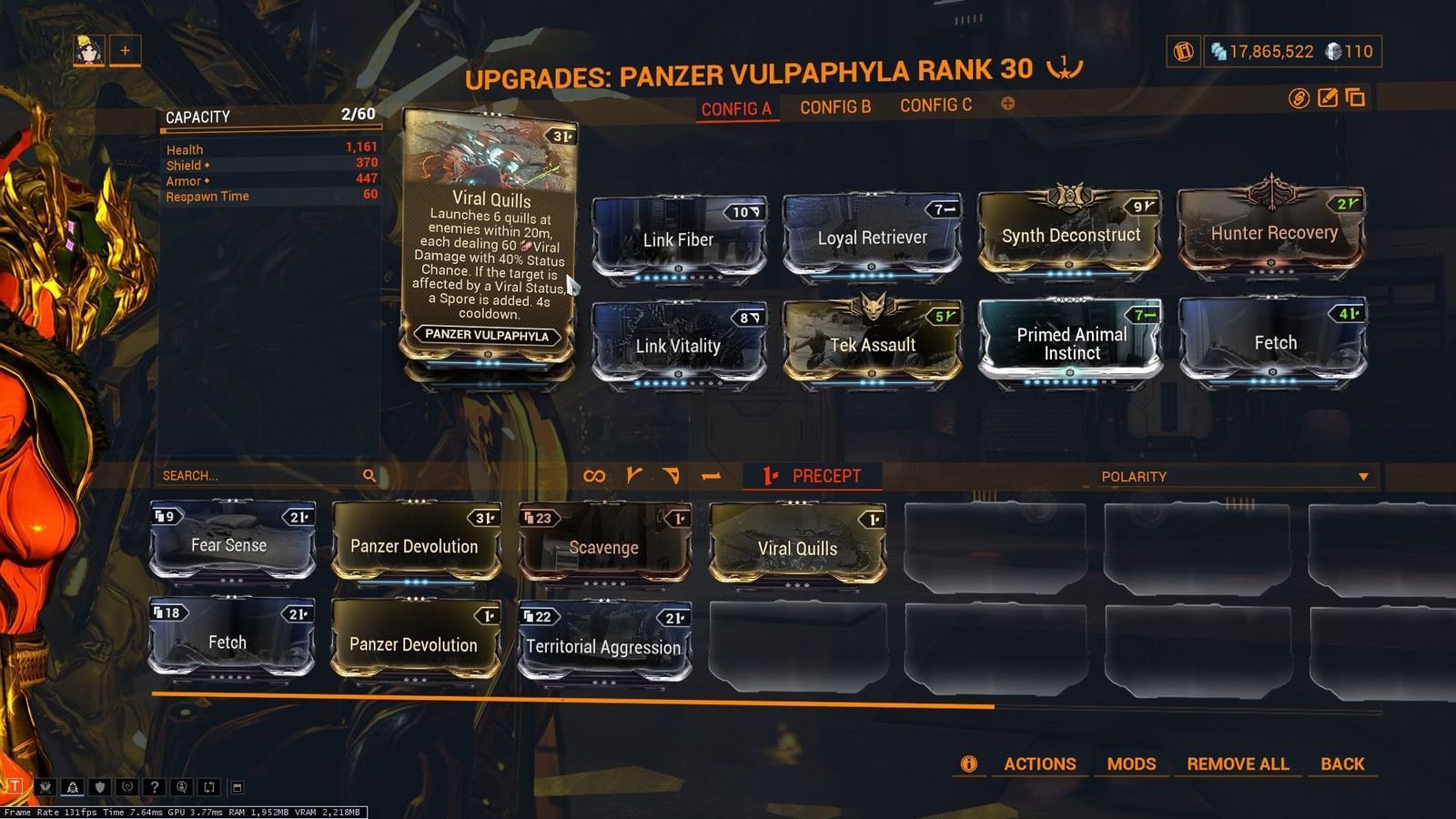Select the infinity polarity filter icon
This screenshot has width=1456, height=819.
[596, 474]
